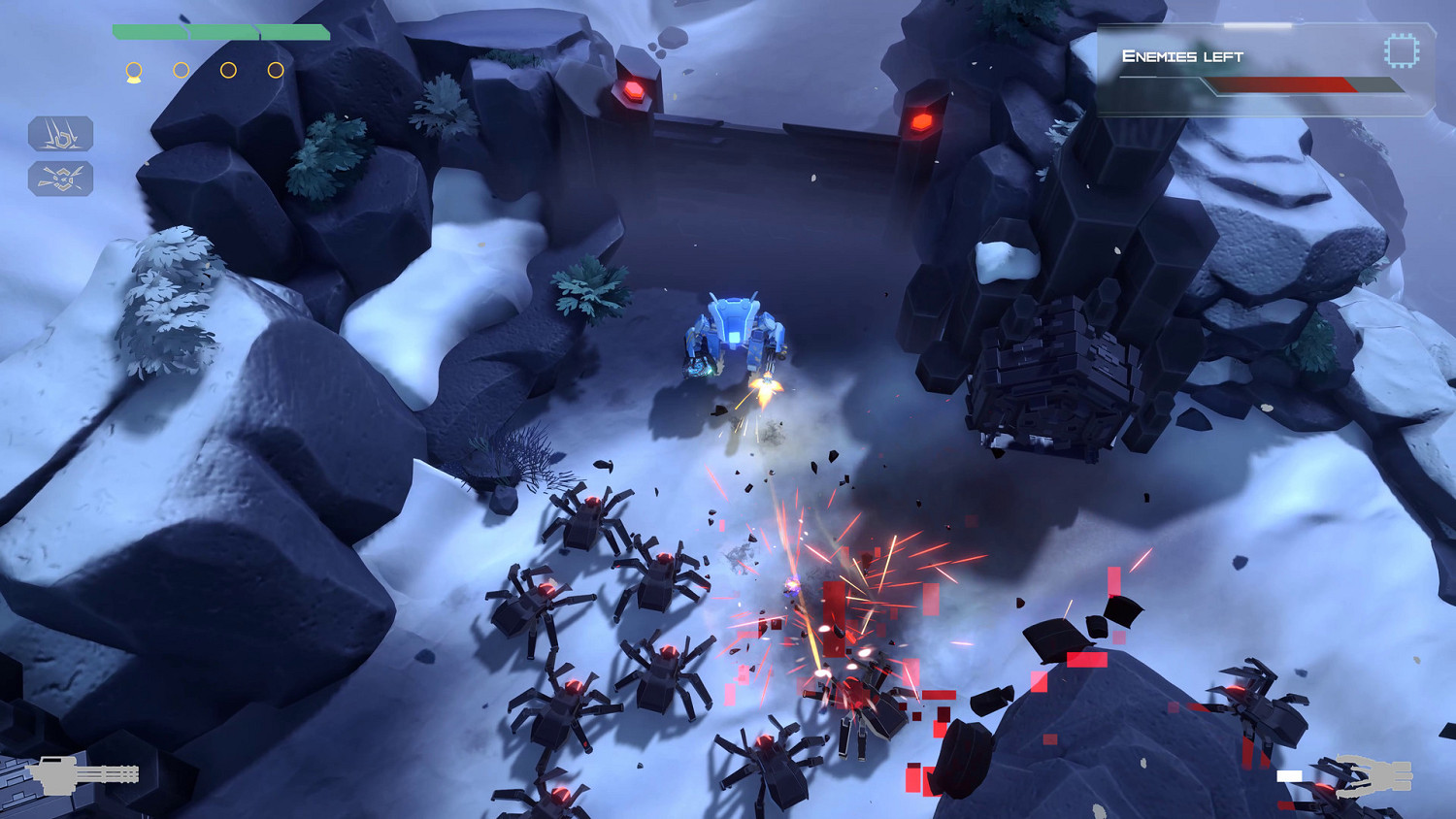Screen dimensions: 1456x819
Task: Click the white ammo reload bar
Action: (1291, 776)
